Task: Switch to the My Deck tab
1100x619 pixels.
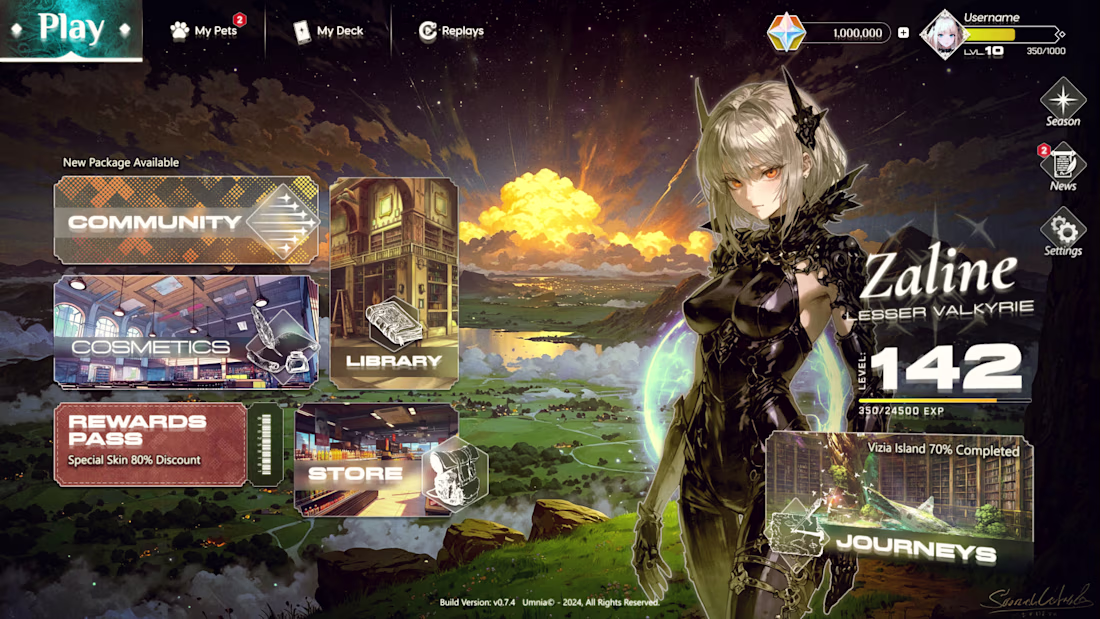Action: click(329, 31)
